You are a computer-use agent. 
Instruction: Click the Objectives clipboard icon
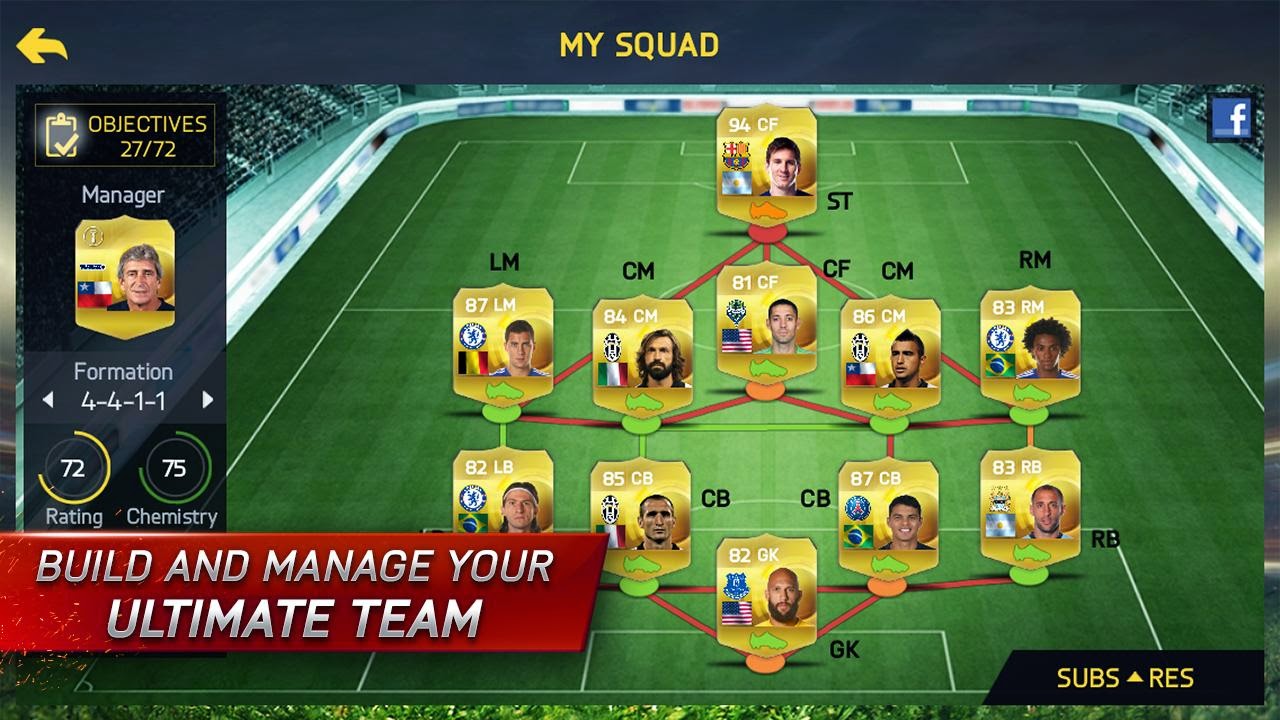(x=60, y=135)
